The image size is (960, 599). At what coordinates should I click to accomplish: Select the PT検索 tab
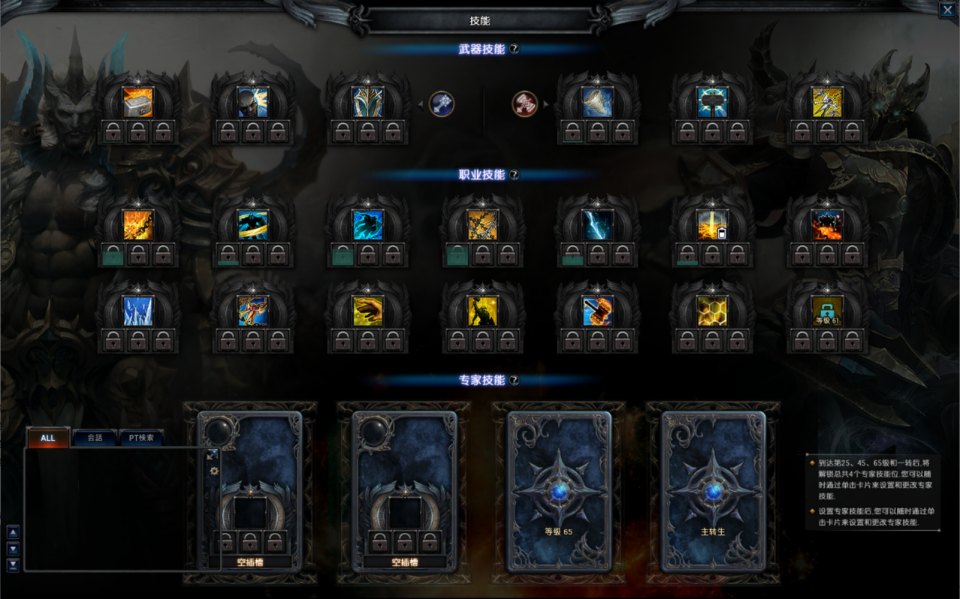(141, 438)
